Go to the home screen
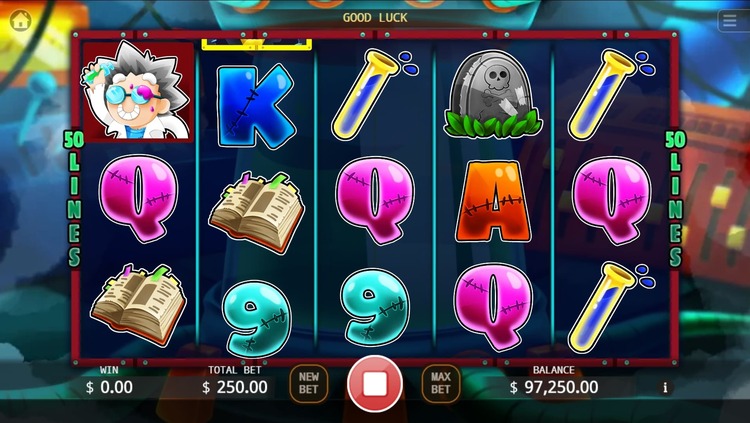Screen dimensions: 750x423 (20, 20)
